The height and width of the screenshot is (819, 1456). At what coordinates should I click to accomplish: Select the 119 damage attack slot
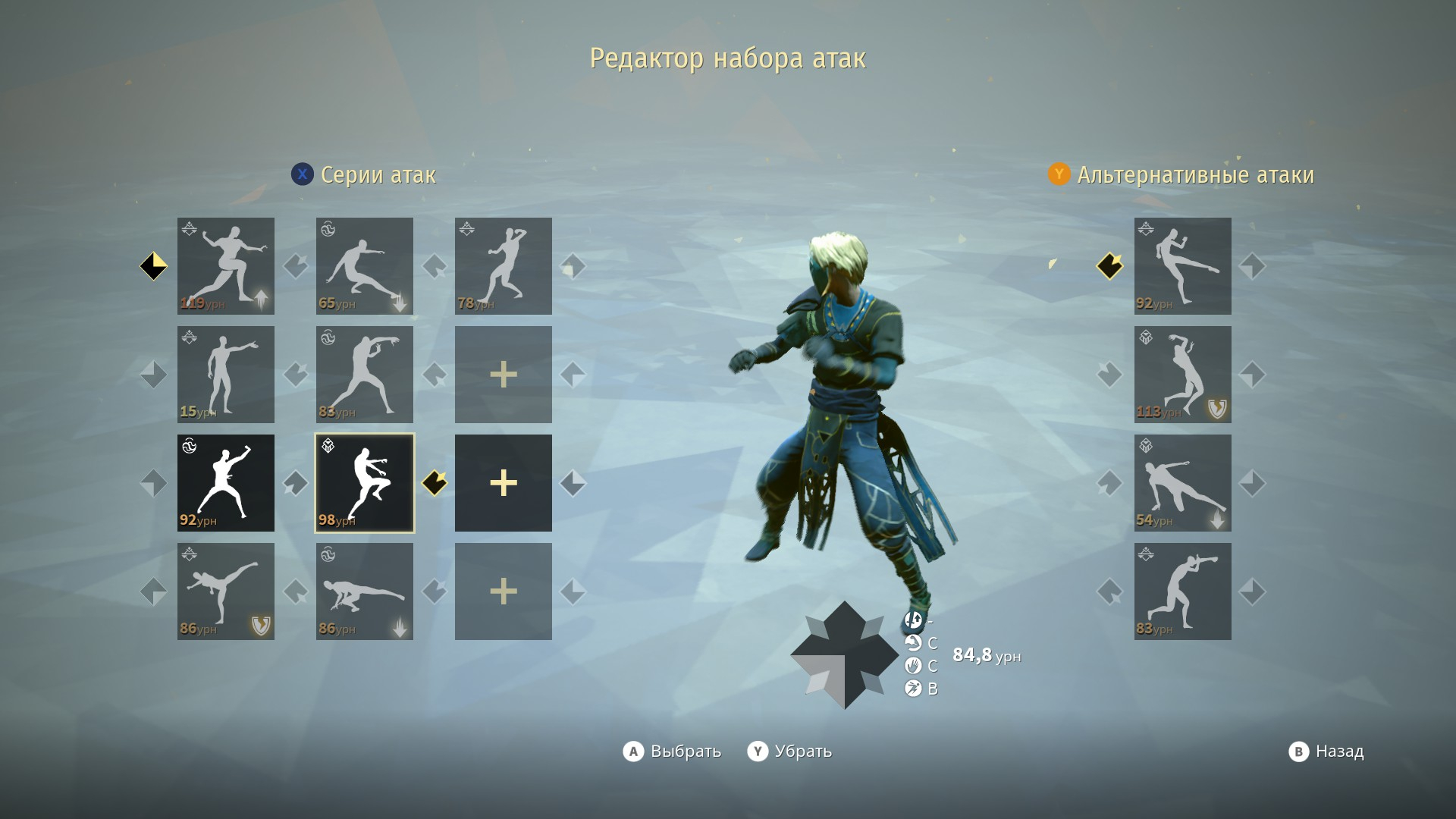[226, 266]
